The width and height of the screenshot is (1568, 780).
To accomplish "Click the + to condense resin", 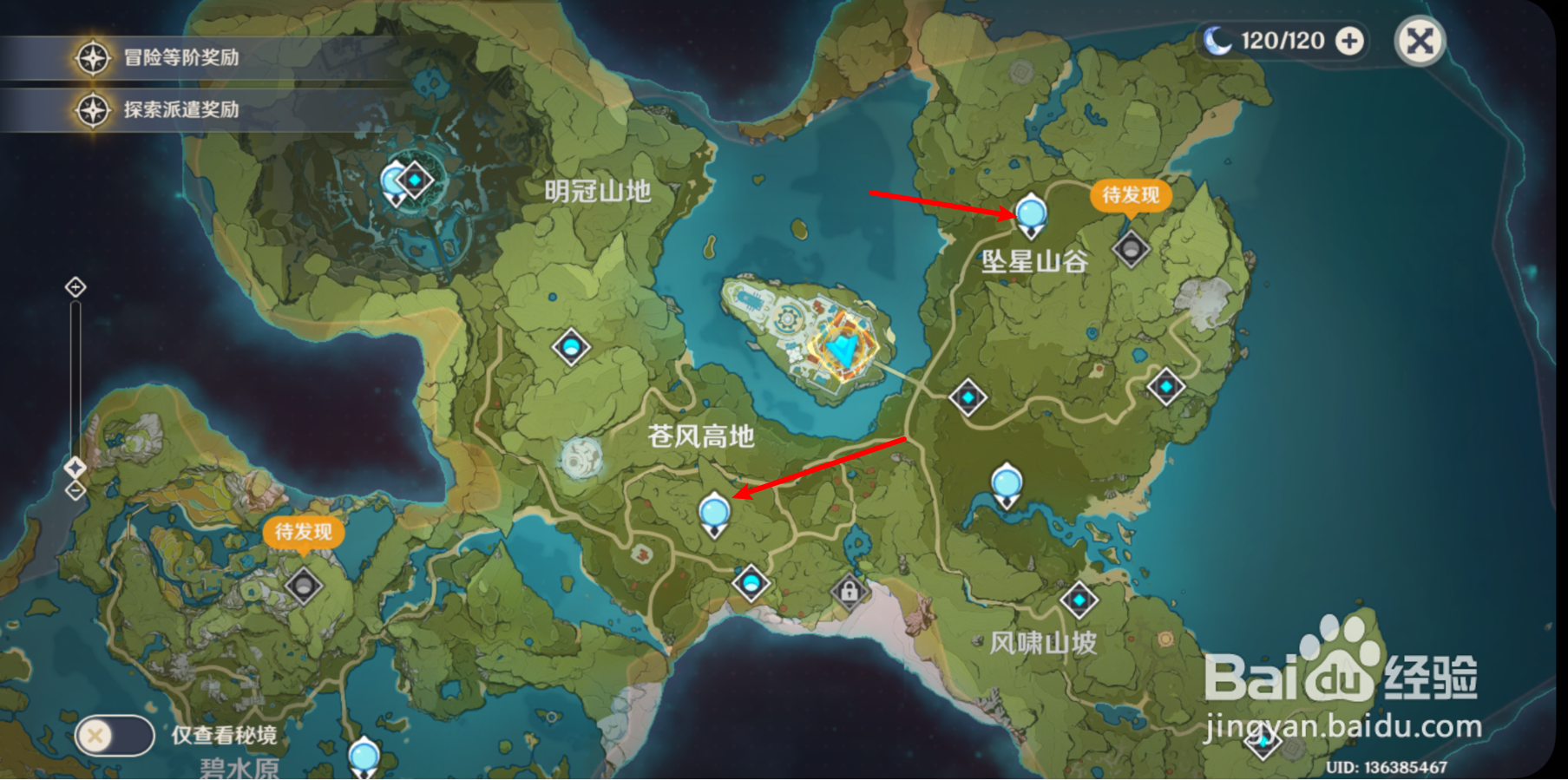I will click(x=1348, y=40).
